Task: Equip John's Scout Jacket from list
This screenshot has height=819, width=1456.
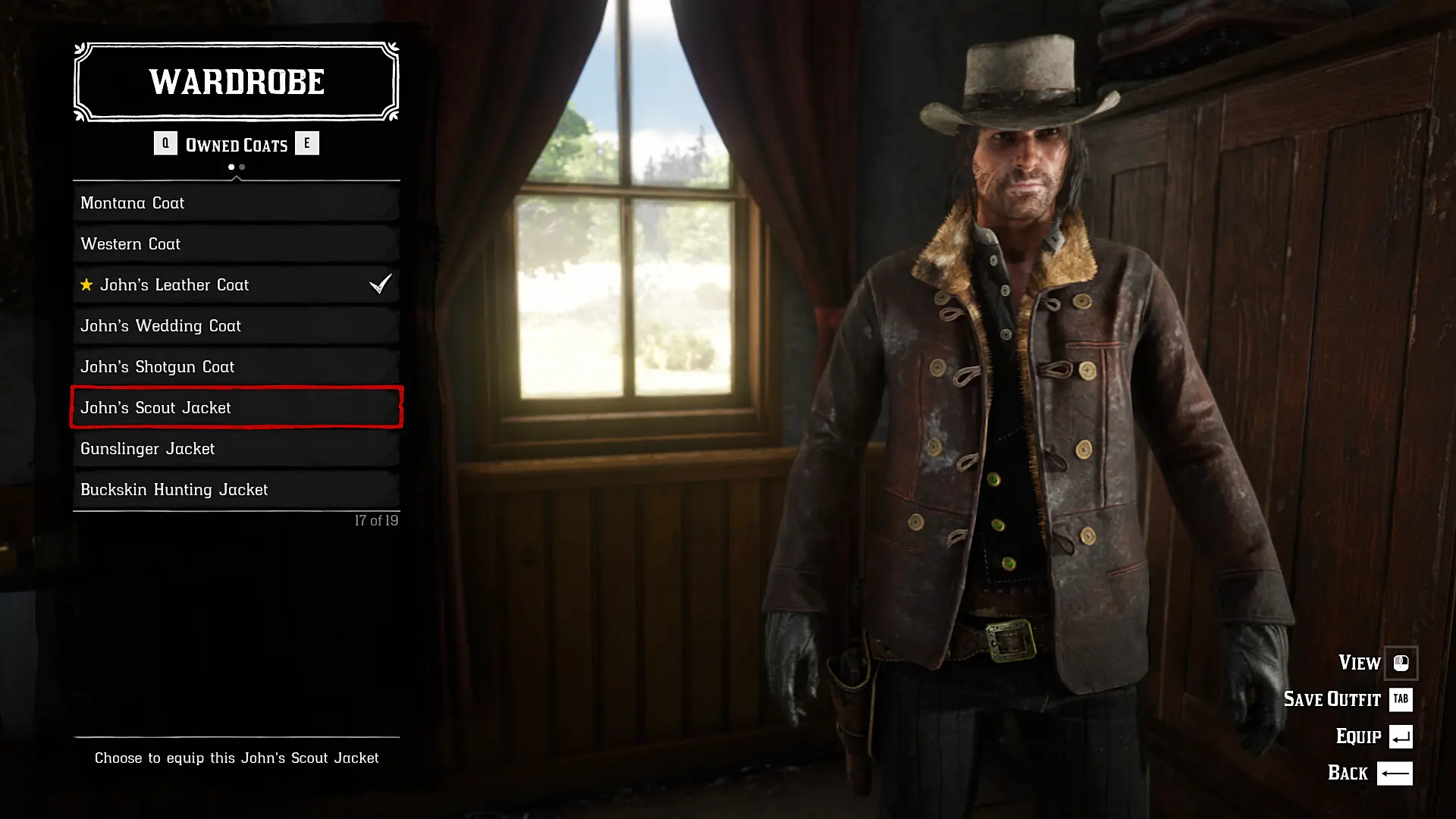Action: [x=236, y=408]
